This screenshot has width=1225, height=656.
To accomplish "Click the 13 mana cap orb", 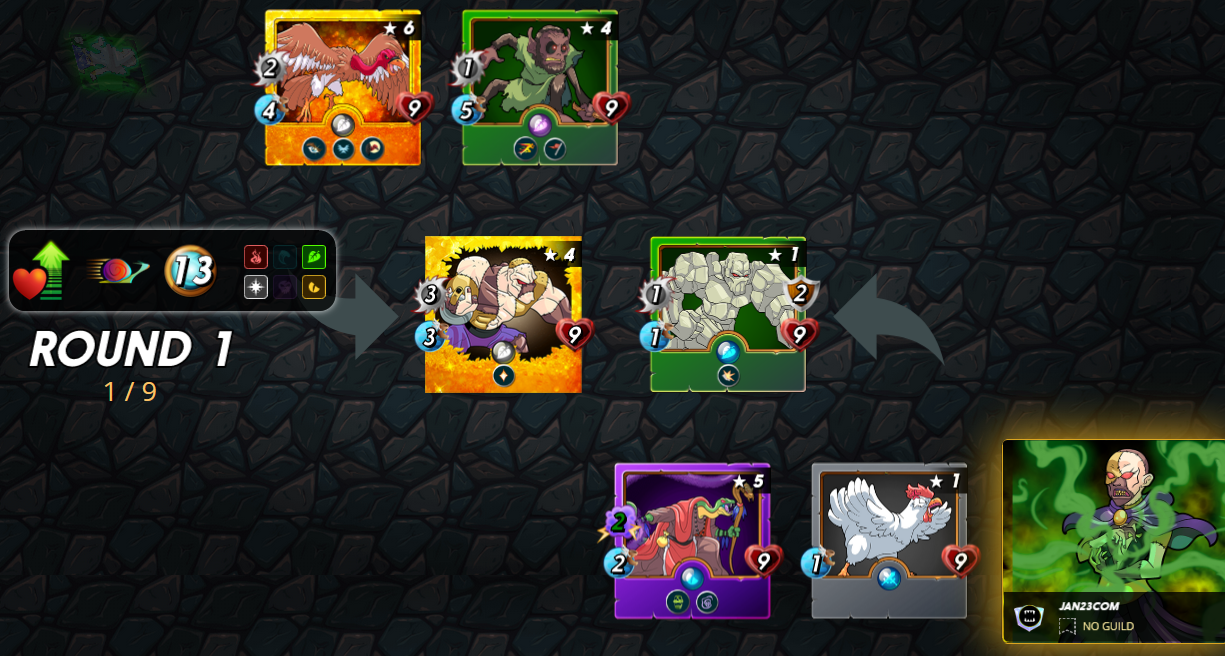I will 190,271.
